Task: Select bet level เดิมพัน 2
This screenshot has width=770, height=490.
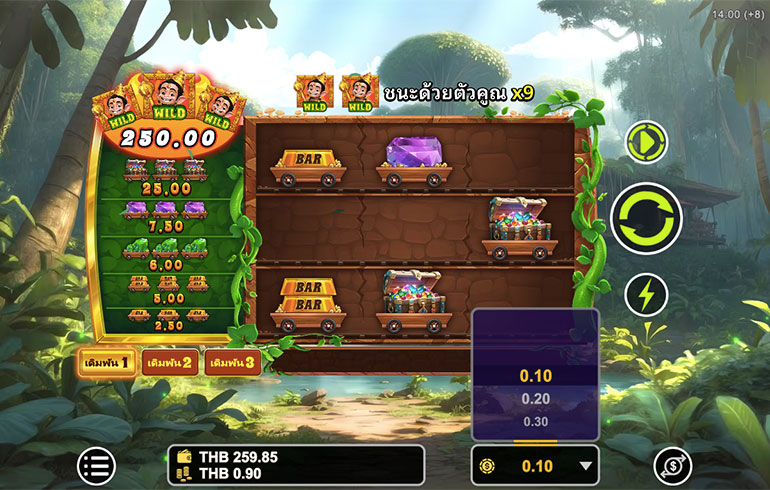Action: tap(167, 362)
